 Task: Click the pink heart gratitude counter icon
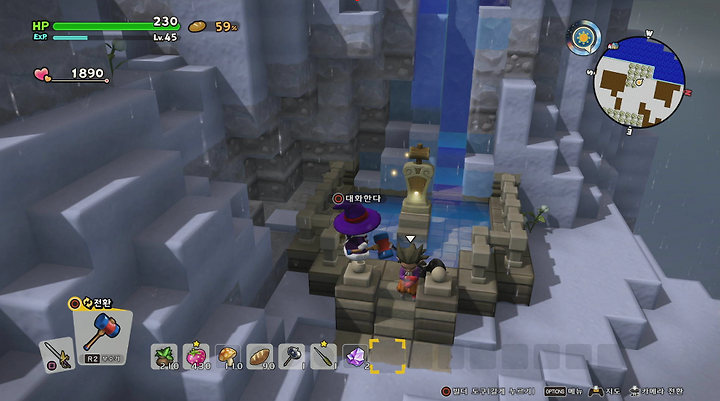[44, 74]
